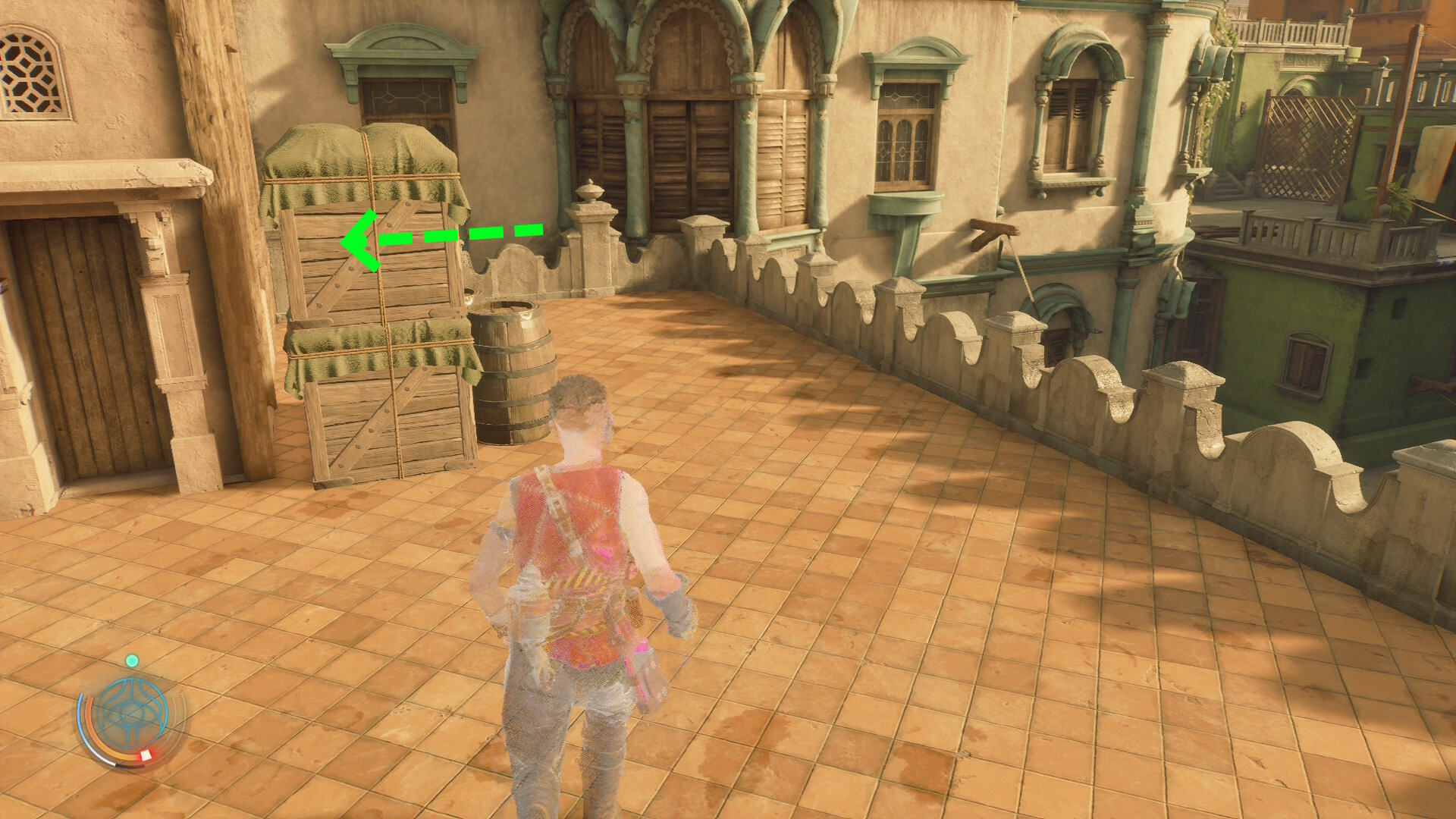The image size is (1456, 819).
Task: Click the blue eye emblem HUD icon
Action: point(133,714)
